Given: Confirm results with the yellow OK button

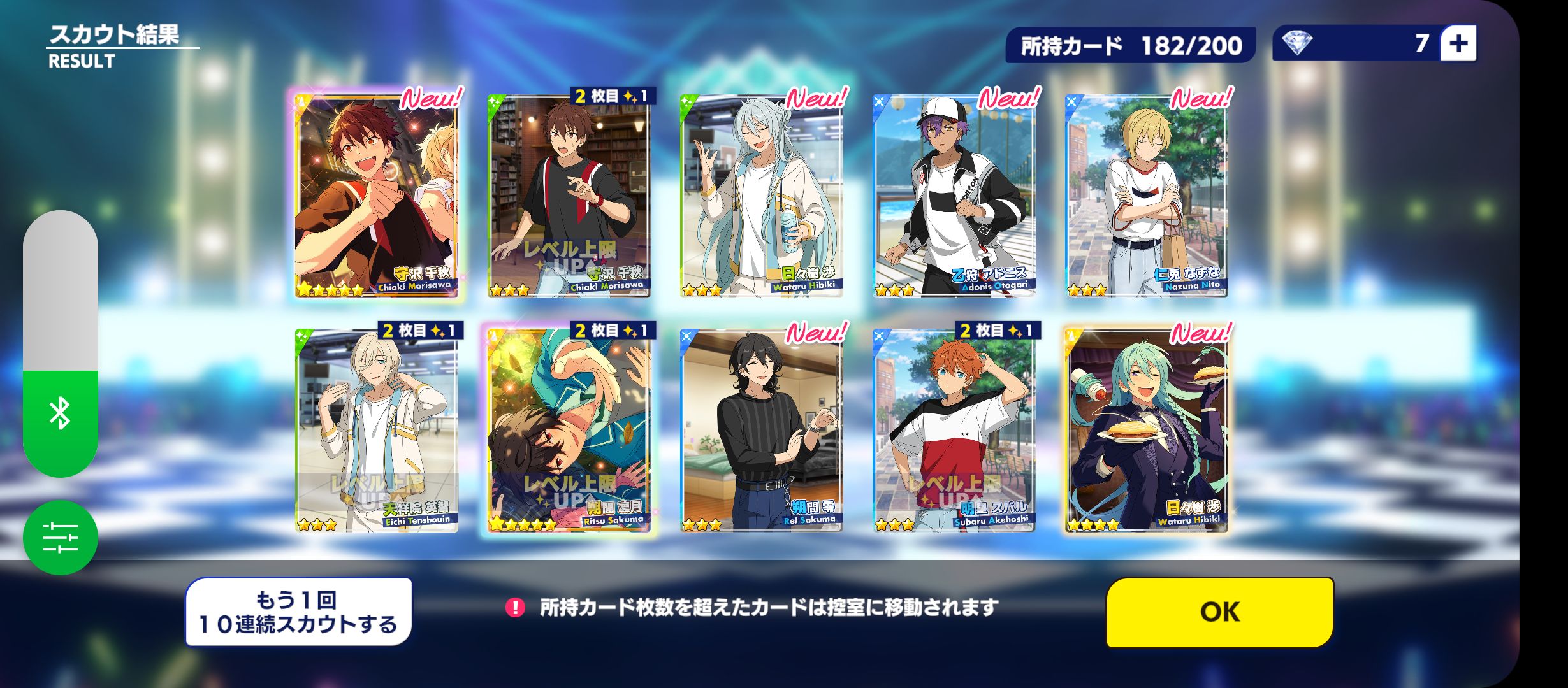Looking at the screenshot, I should coord(1219,612).
